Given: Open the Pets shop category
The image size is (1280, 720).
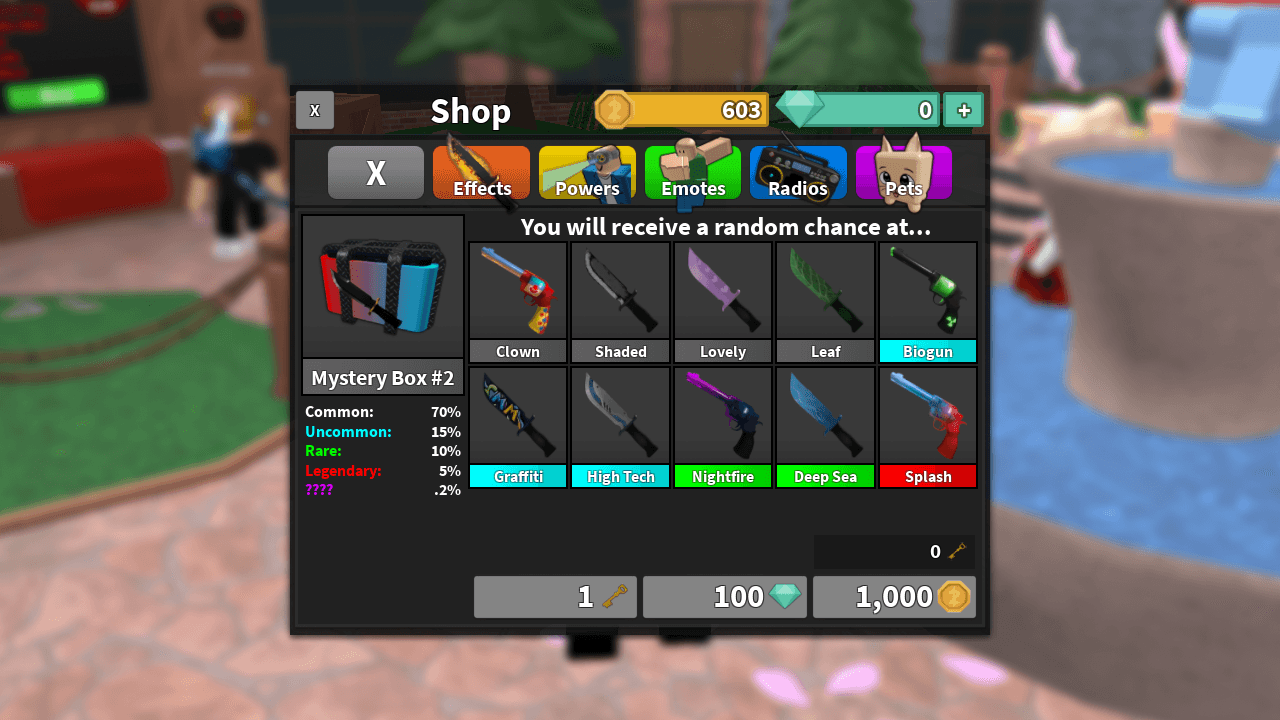Looking at the screenshot, I should point(904,173).
